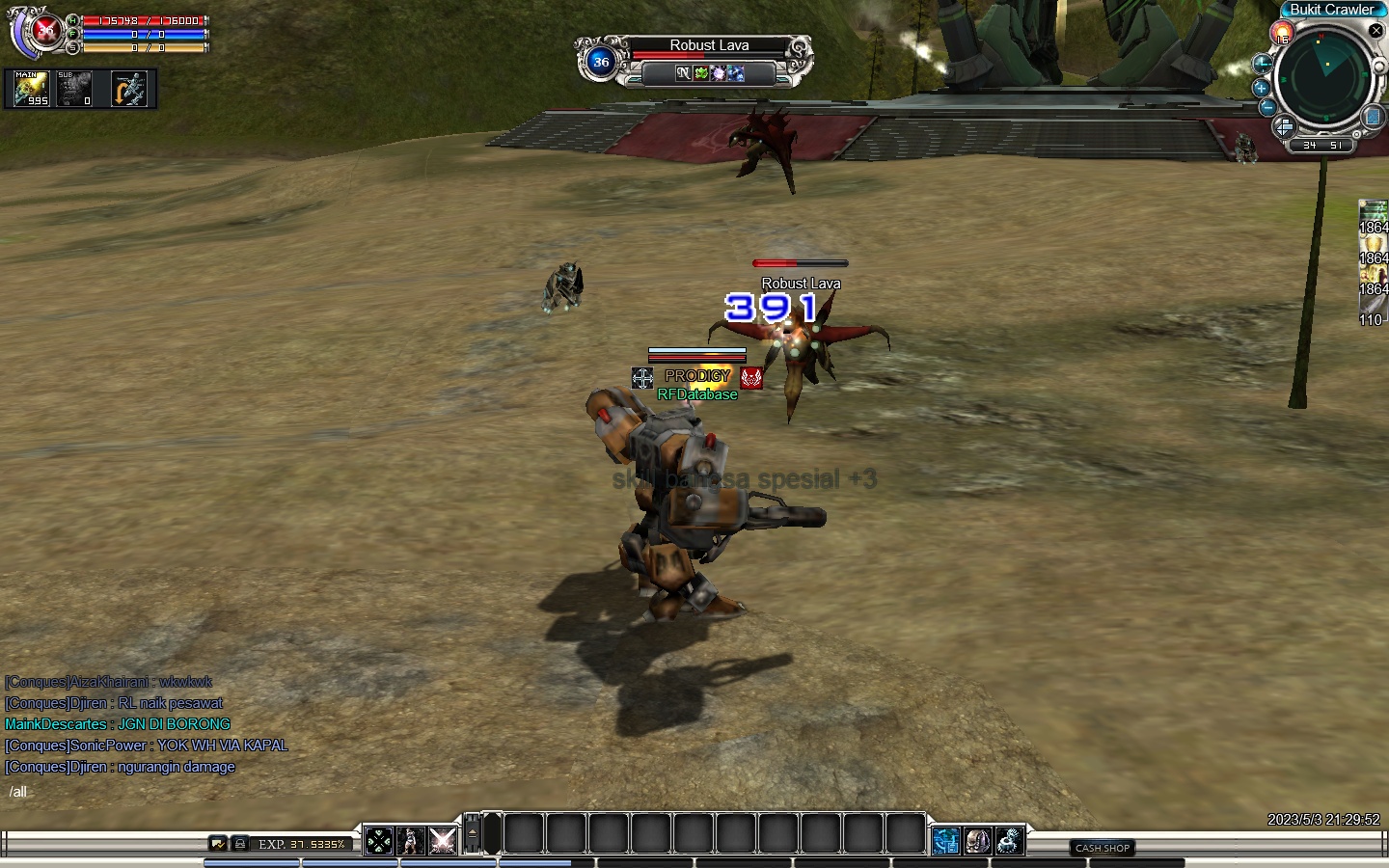Image resolution: width=1389 pixels, height=868 pixels.
Task: Toggle the hotbar page arrow switcher
Action: (473, 833)
